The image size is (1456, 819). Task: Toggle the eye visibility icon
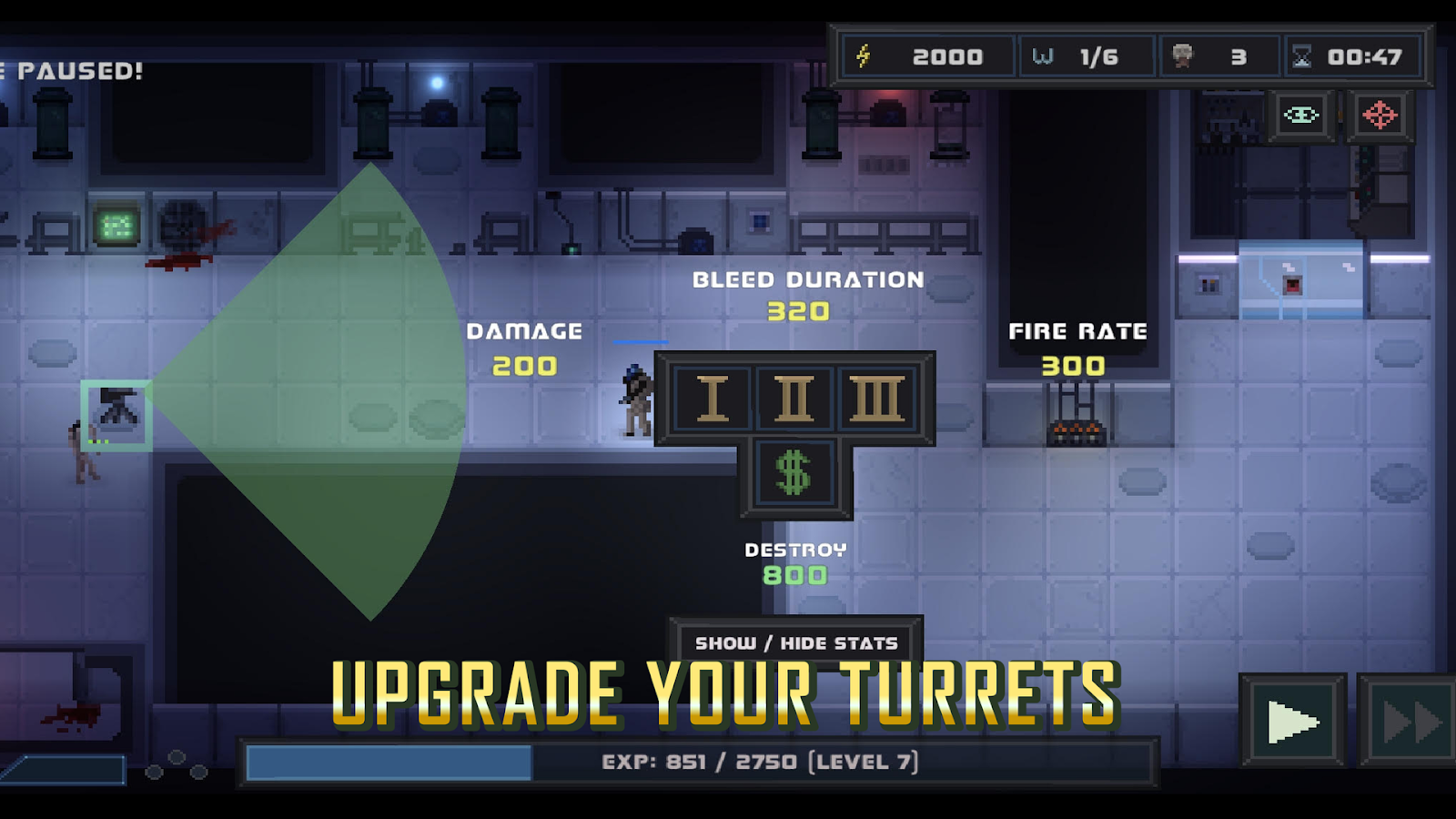(1301, 116)
